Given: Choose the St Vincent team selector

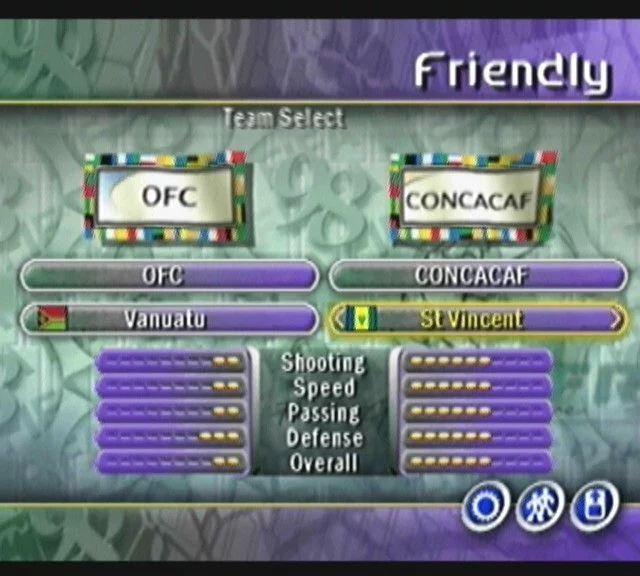Looking at the screenshot, I should pos(477,319).
